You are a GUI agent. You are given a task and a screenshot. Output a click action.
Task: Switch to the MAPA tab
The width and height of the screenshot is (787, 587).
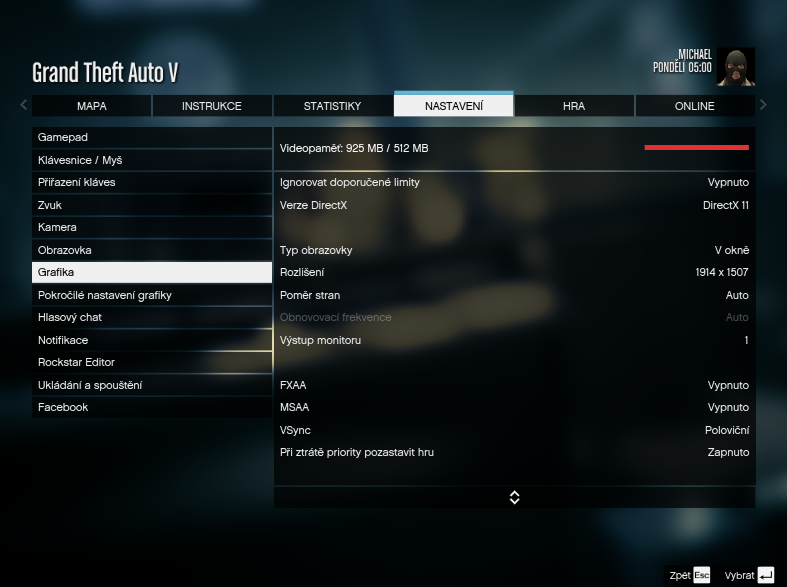click(91, 106)
